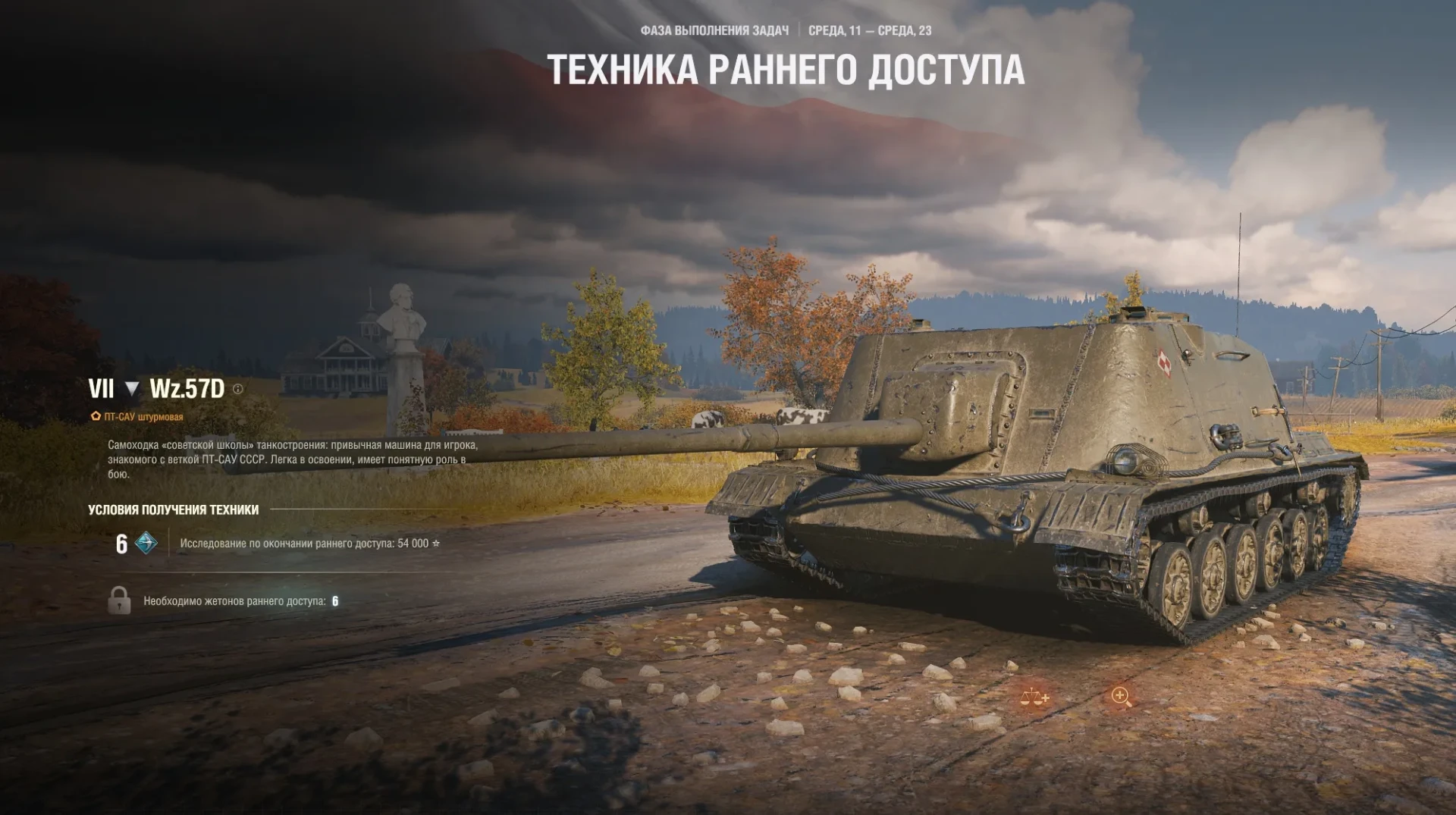The image size is (1456, 815).
Task: Open the Wz.57D vehicle dropdown arrow
Action: [x=132, y=389]
